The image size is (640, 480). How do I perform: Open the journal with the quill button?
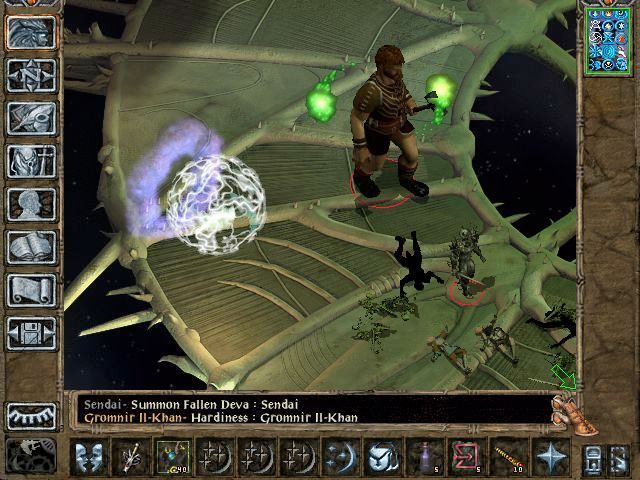(x=32, y=118)
